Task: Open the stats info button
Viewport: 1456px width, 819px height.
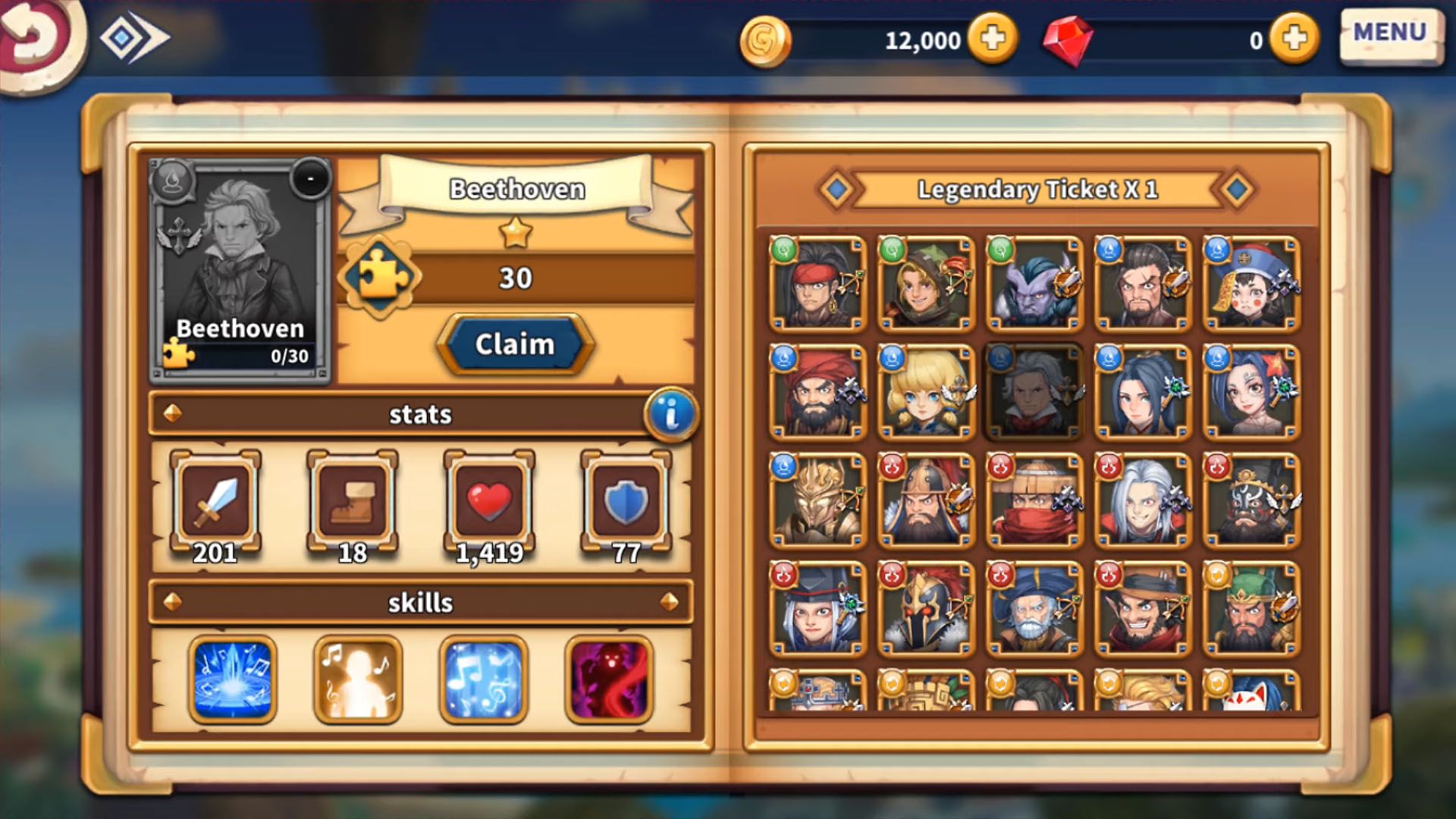Action: 670,414
